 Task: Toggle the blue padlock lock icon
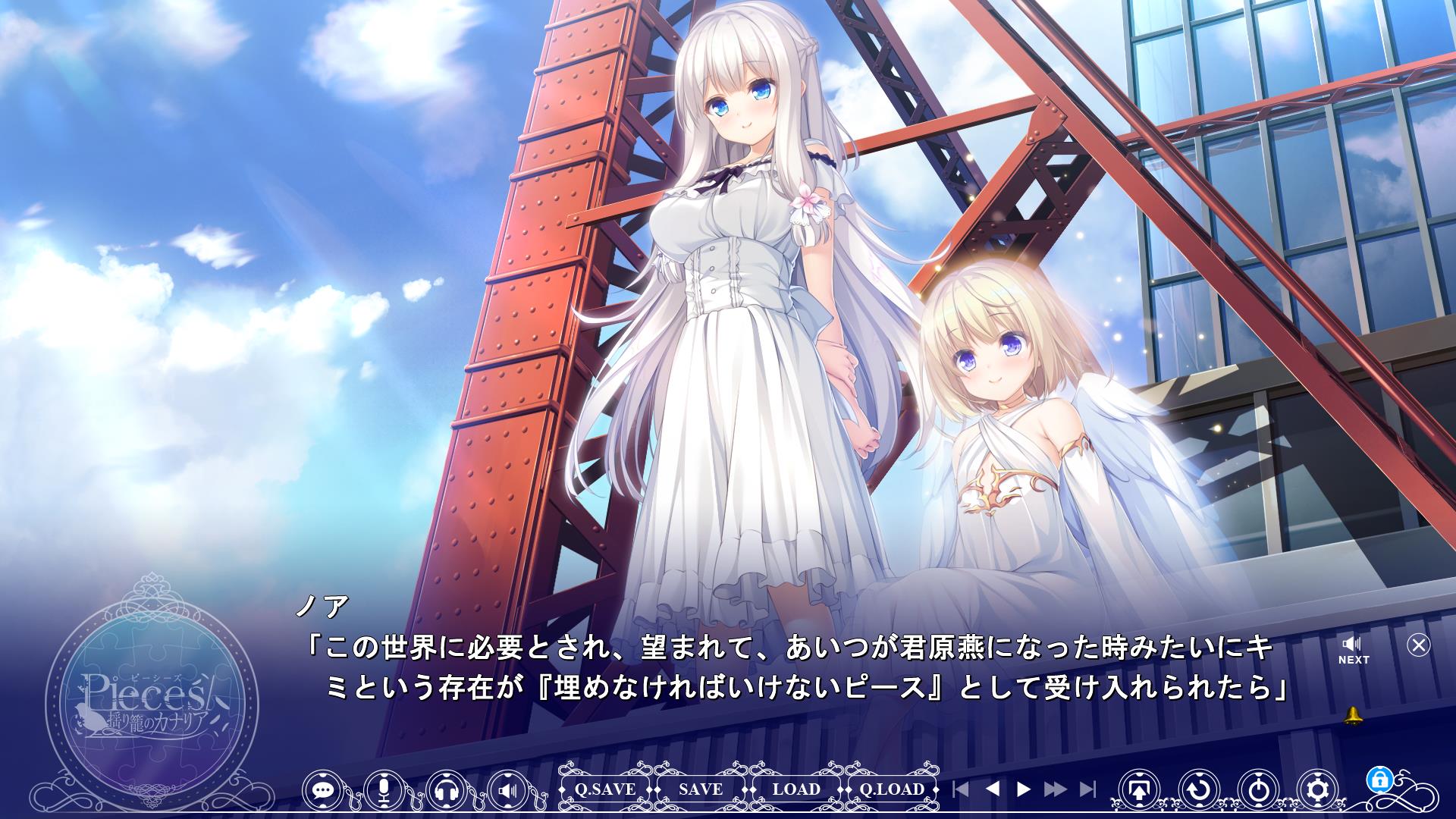coord(1378,779)
